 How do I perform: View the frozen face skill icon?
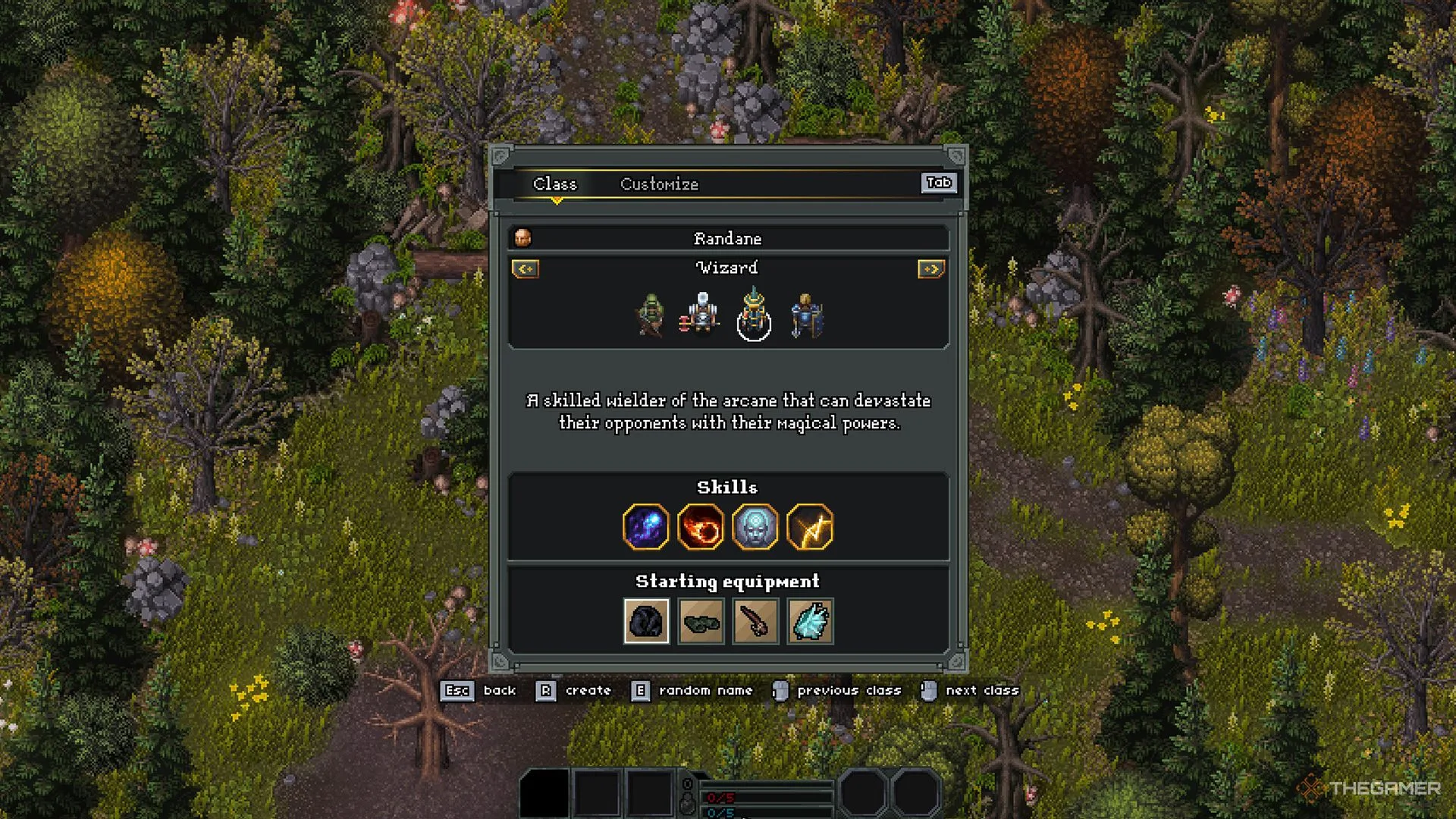click(x=755, y=527)
